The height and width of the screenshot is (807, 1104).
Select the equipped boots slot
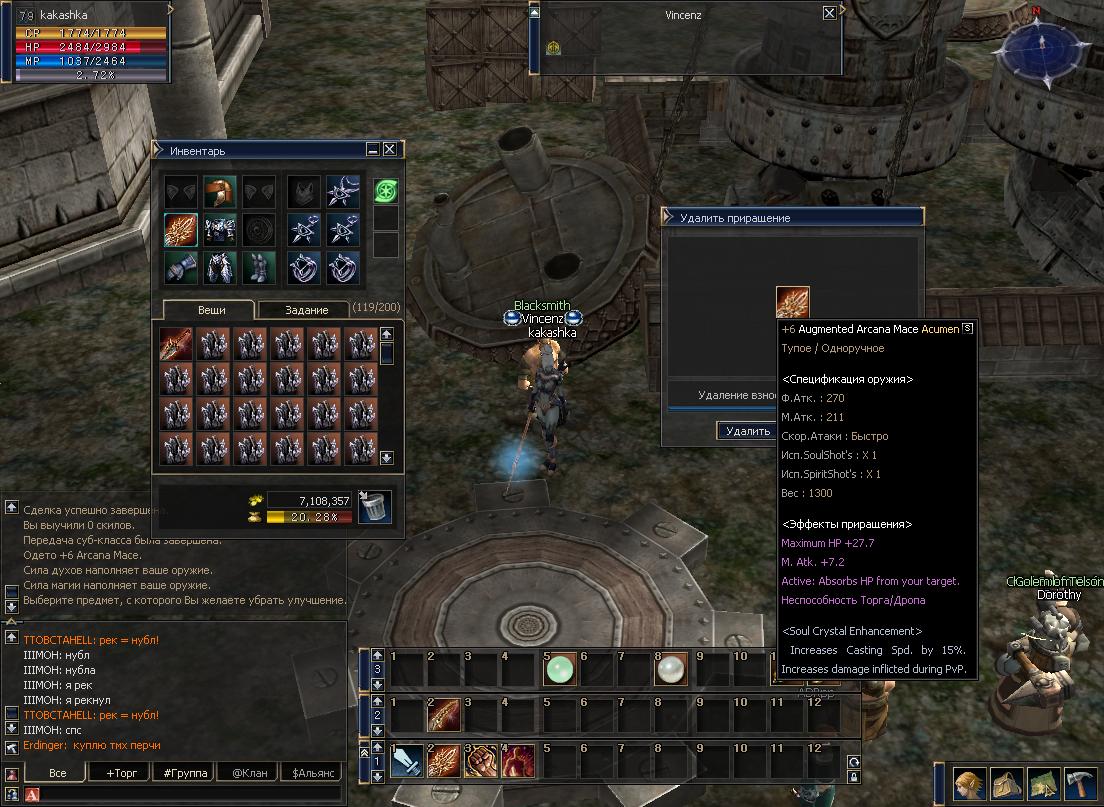click(x=257, y=268)
